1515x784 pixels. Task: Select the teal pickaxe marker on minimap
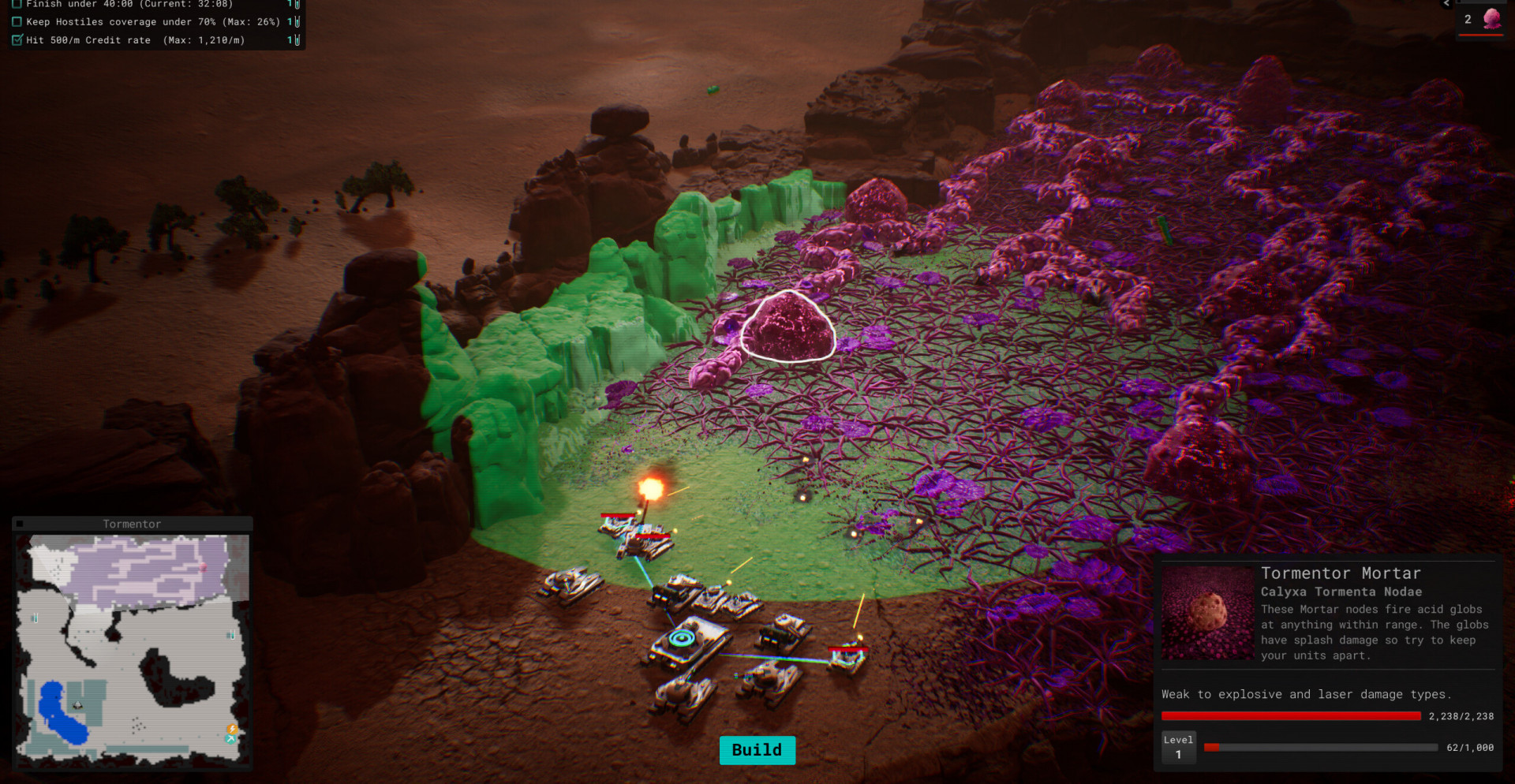pyautogui.click(x=231, y=739)
